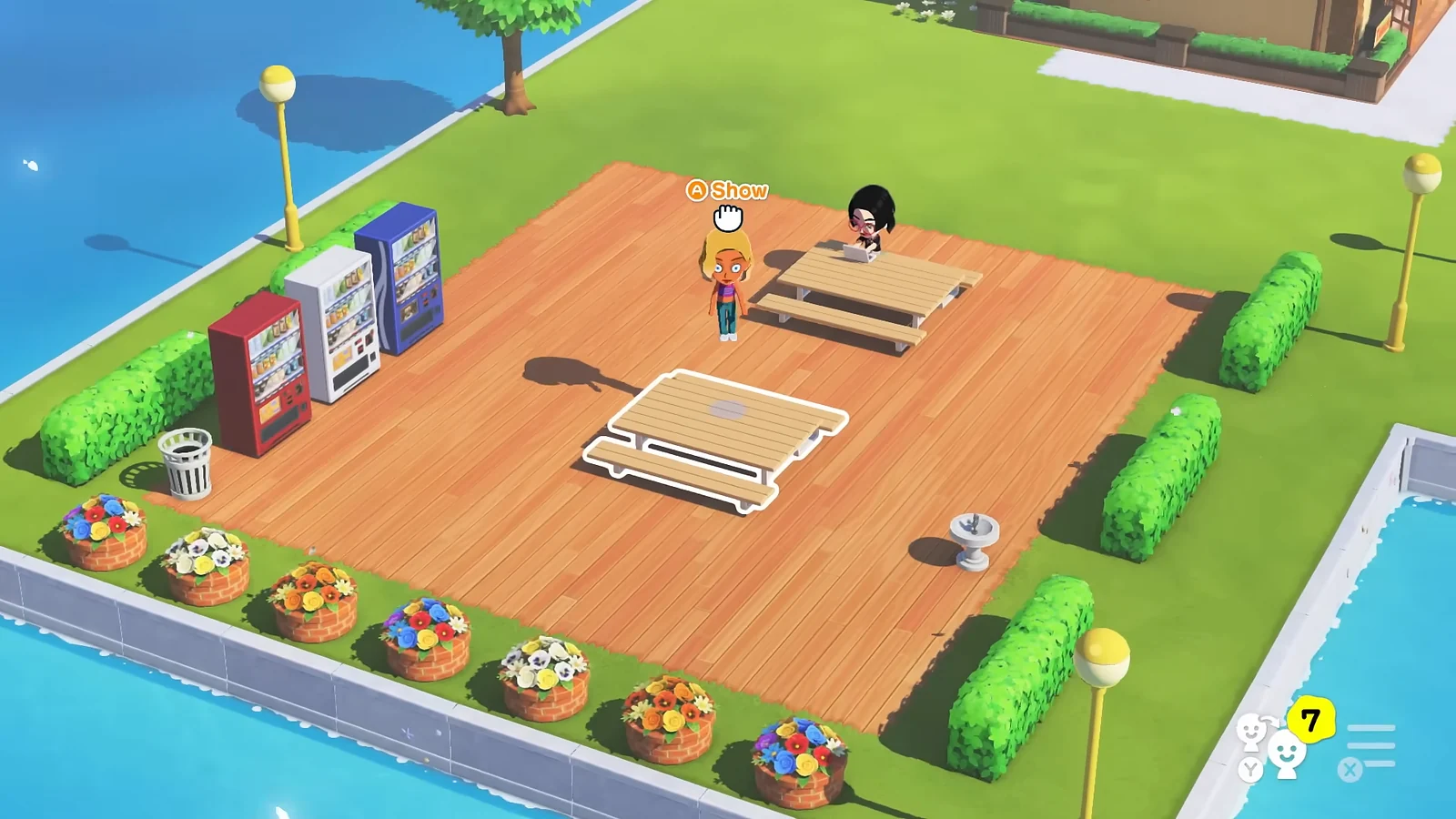The width and height of the screenshot is (1456, 819).
Task: Open the three-line menu icon
Action: tap(1370, 746)
